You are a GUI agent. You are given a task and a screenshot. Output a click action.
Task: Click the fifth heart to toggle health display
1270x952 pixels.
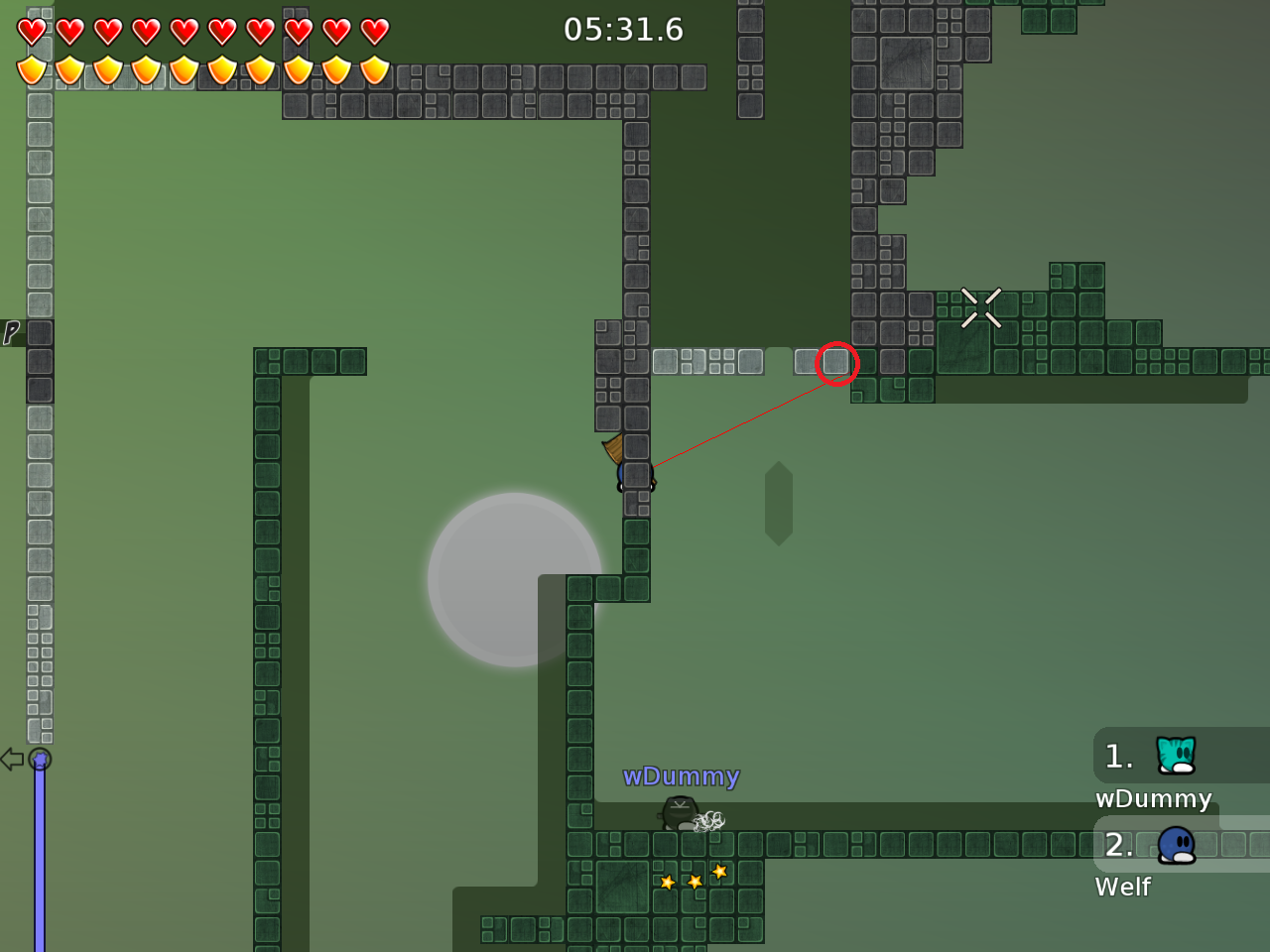(x=185, y=31)
